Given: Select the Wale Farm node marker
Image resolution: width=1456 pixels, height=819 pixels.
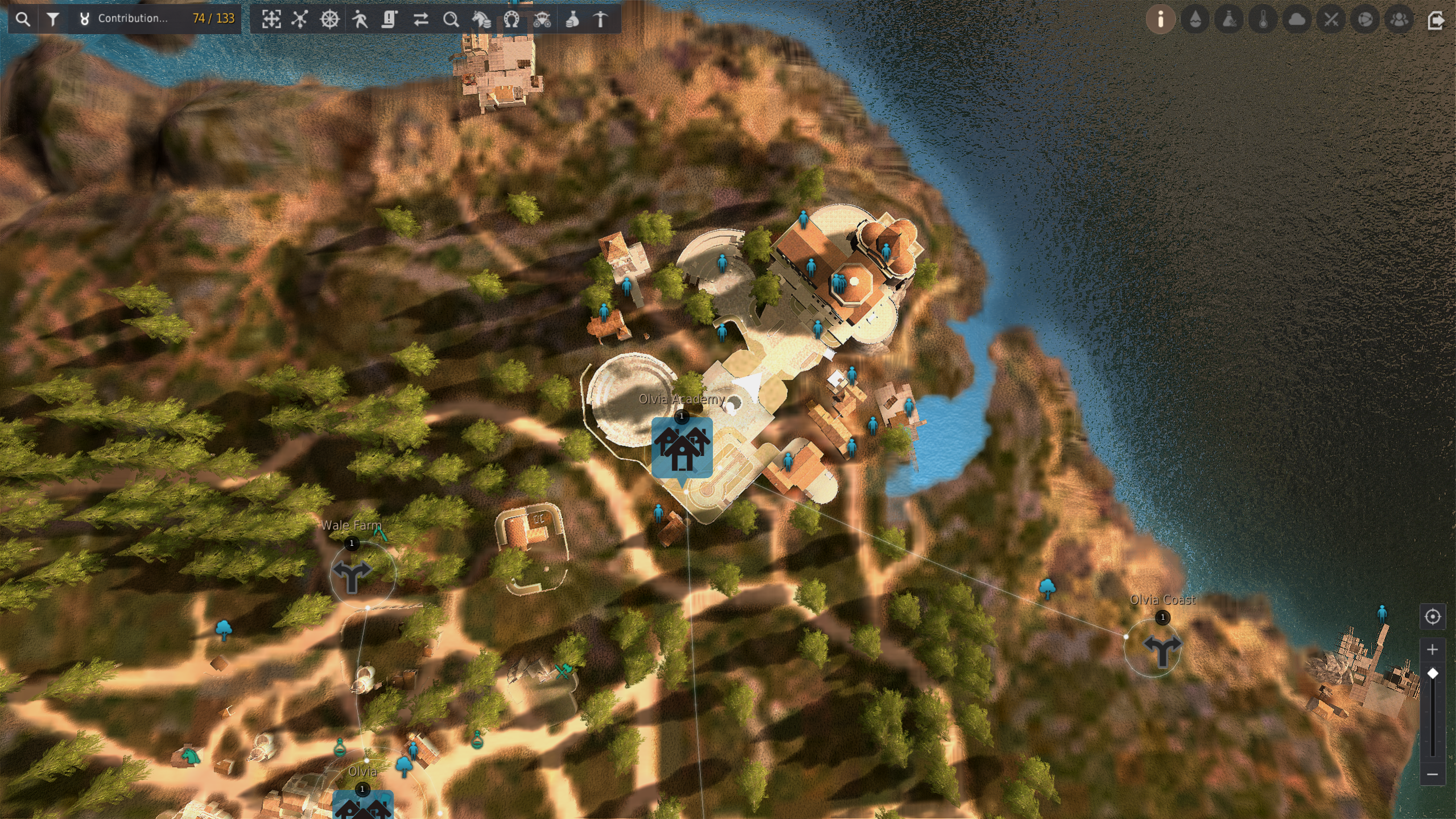Looking at the screenshot, I should [x=352, y=575].
